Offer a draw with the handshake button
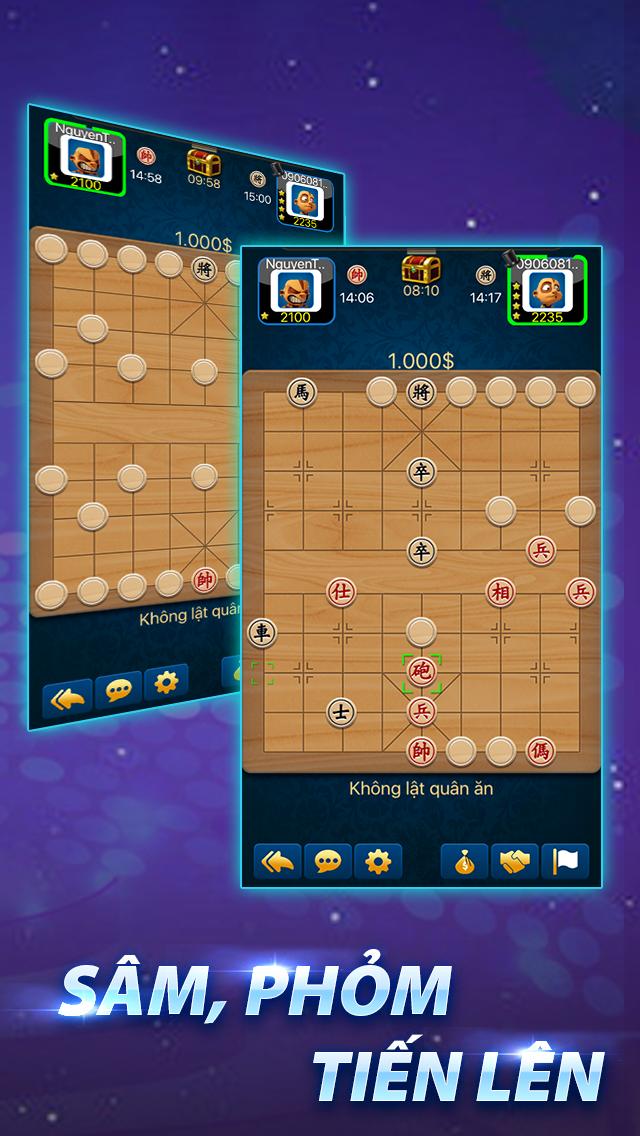 (515, 861)
